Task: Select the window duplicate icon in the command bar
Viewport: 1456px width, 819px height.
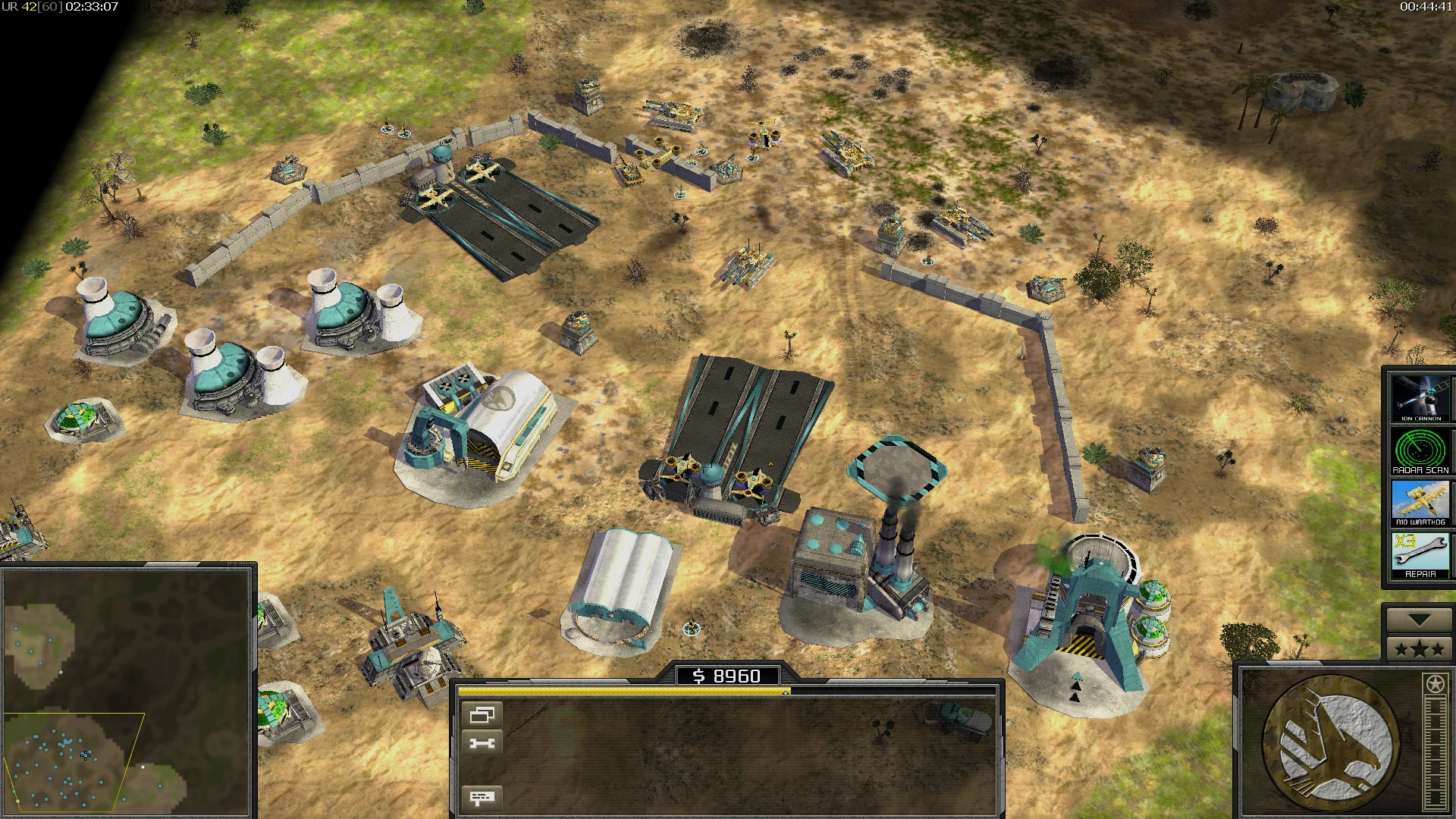Action: 483,713
